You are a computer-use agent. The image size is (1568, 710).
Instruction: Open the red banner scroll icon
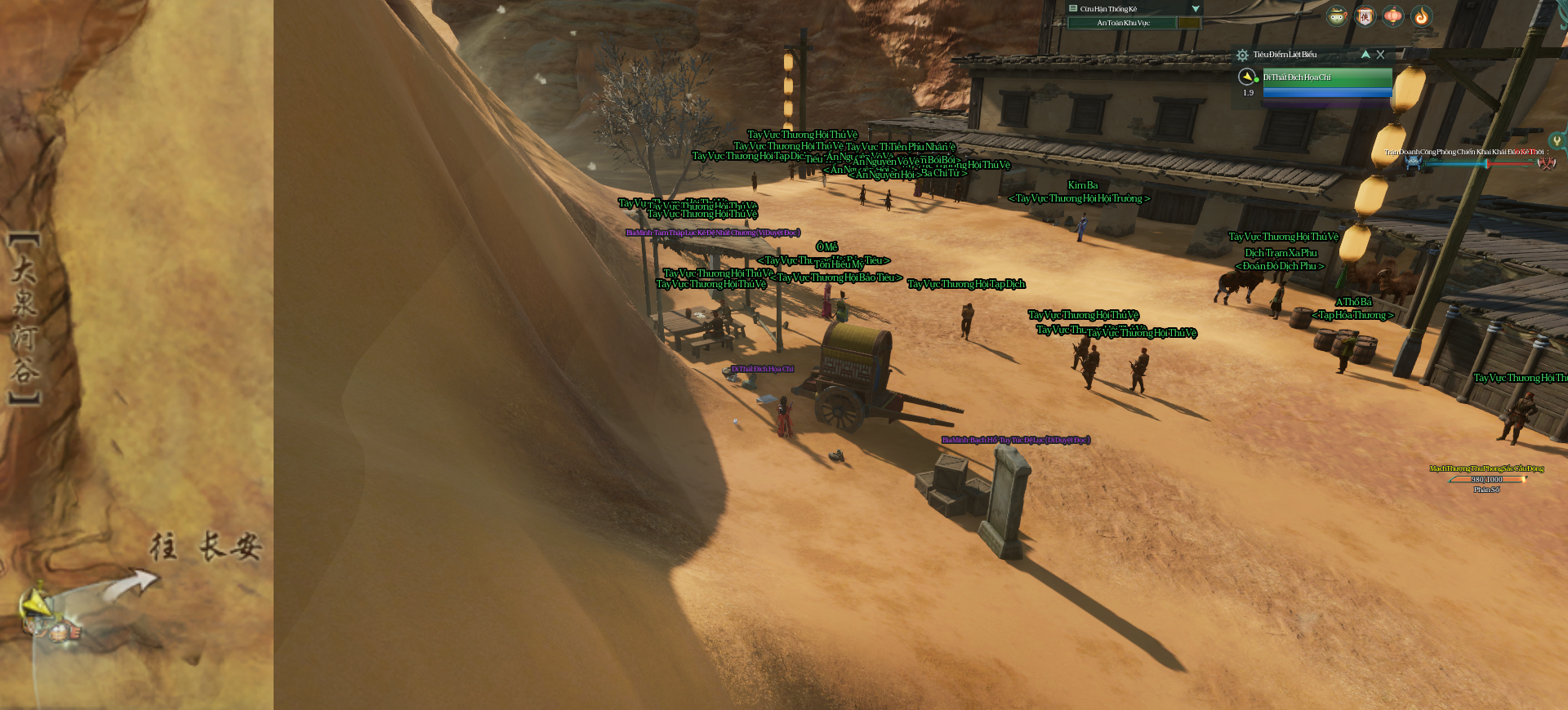pyautogui.click(x=1365, y=16)
